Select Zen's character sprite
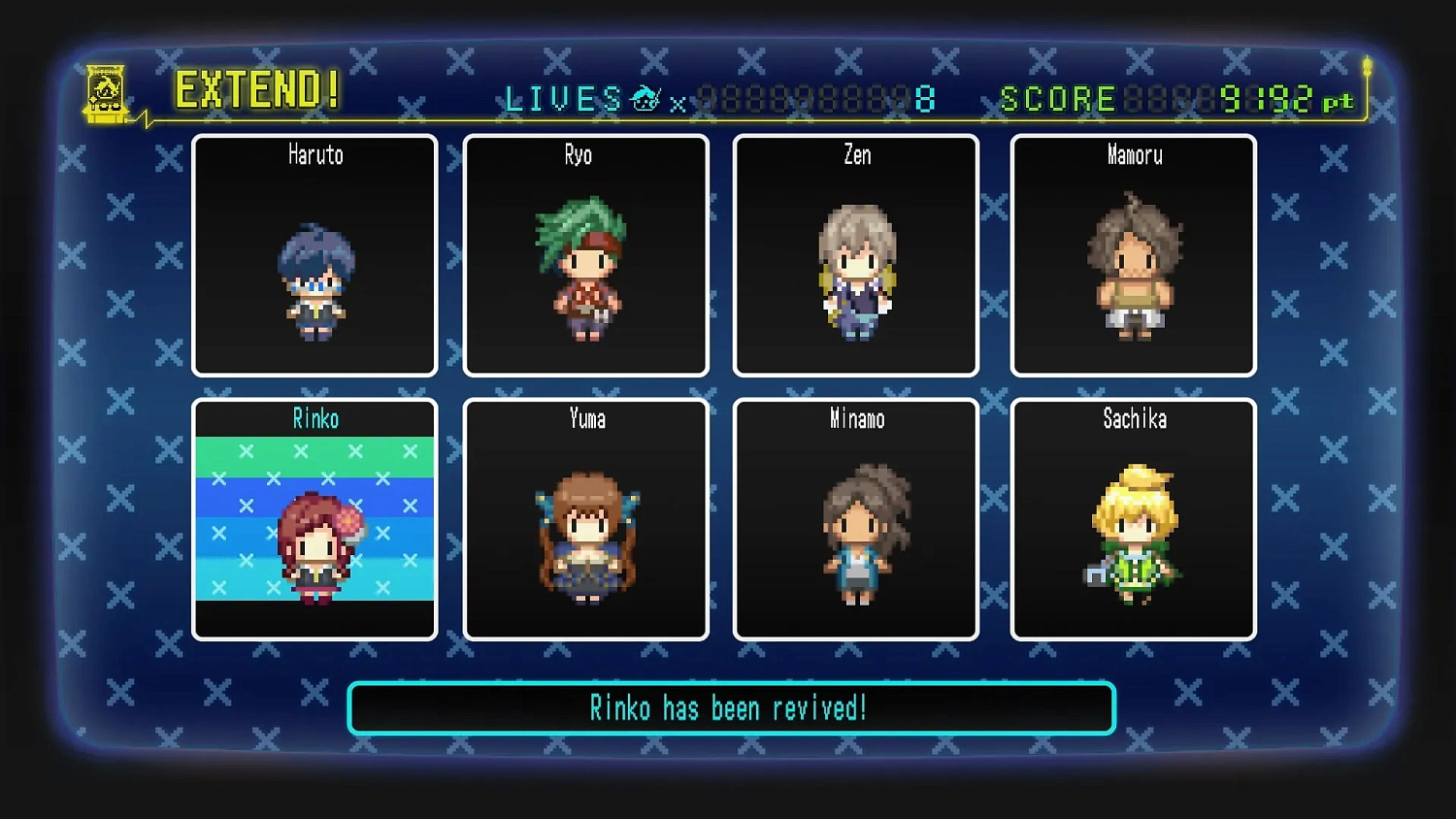The width and height of the screenshot is (1456, 819). point(855,272)
